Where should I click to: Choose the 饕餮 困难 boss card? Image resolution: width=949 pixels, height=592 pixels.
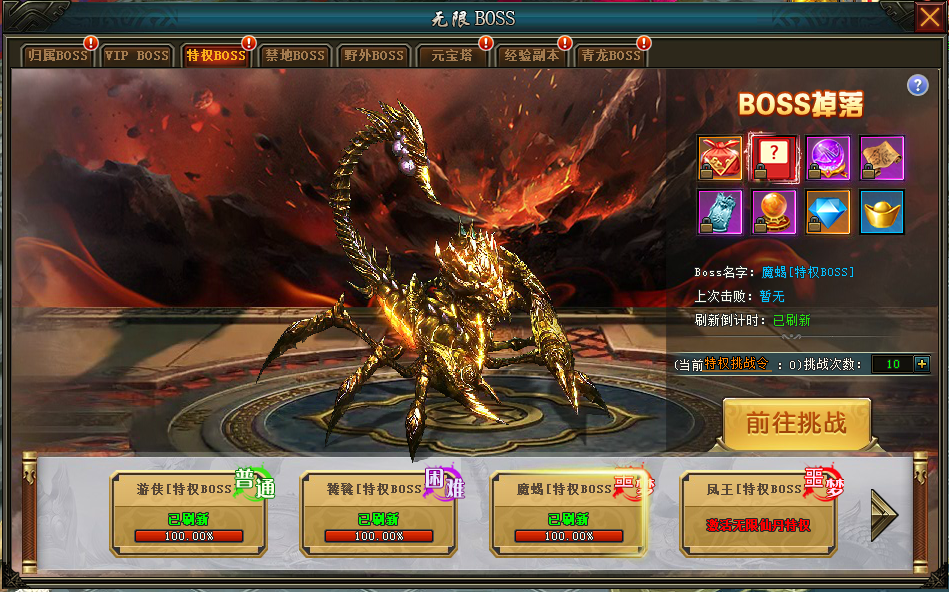click(x=379, y=513)
